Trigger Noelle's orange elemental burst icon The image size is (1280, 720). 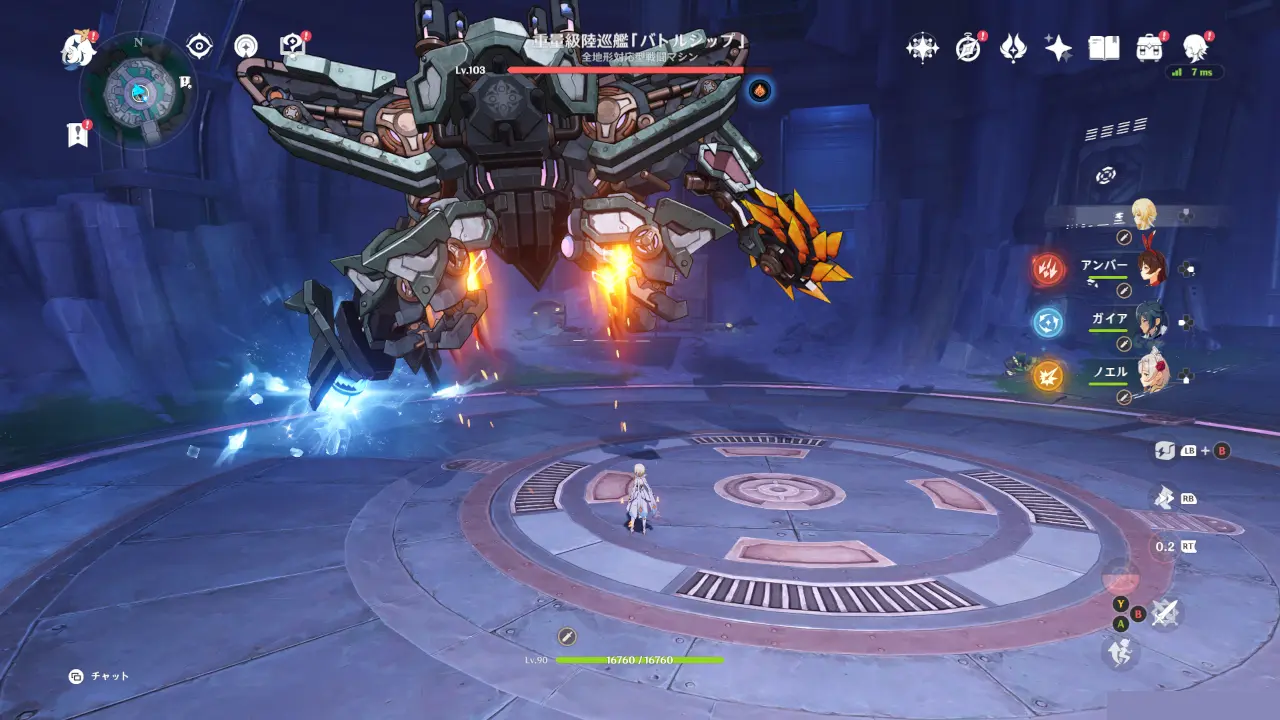click(x=1049, y=375)
